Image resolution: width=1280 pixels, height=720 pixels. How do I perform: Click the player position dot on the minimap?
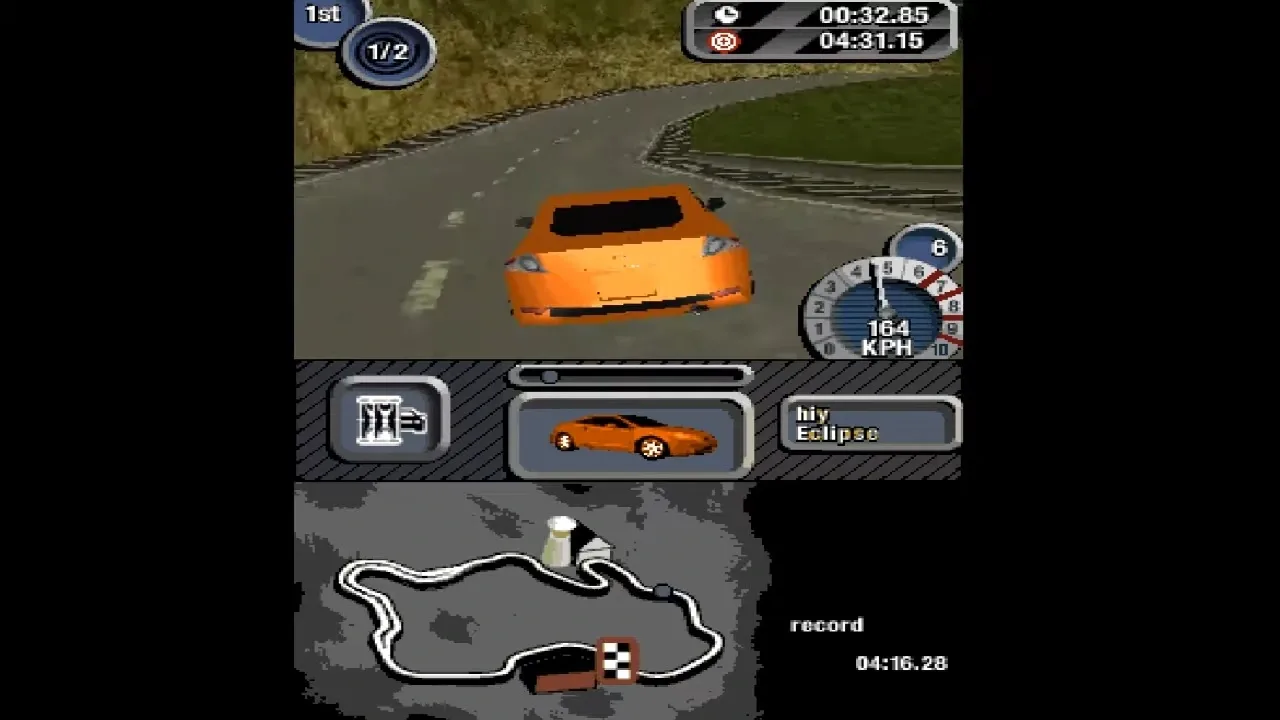tap(660, 590)
